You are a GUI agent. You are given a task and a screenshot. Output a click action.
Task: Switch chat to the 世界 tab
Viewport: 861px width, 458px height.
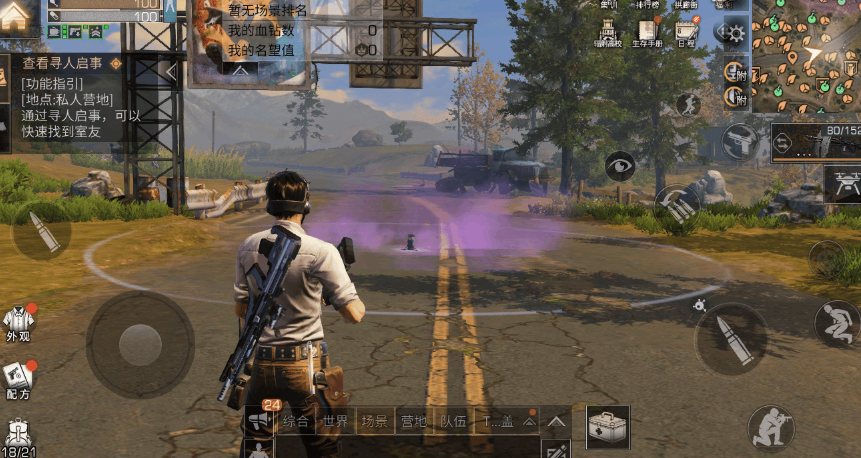click(335, 422)
